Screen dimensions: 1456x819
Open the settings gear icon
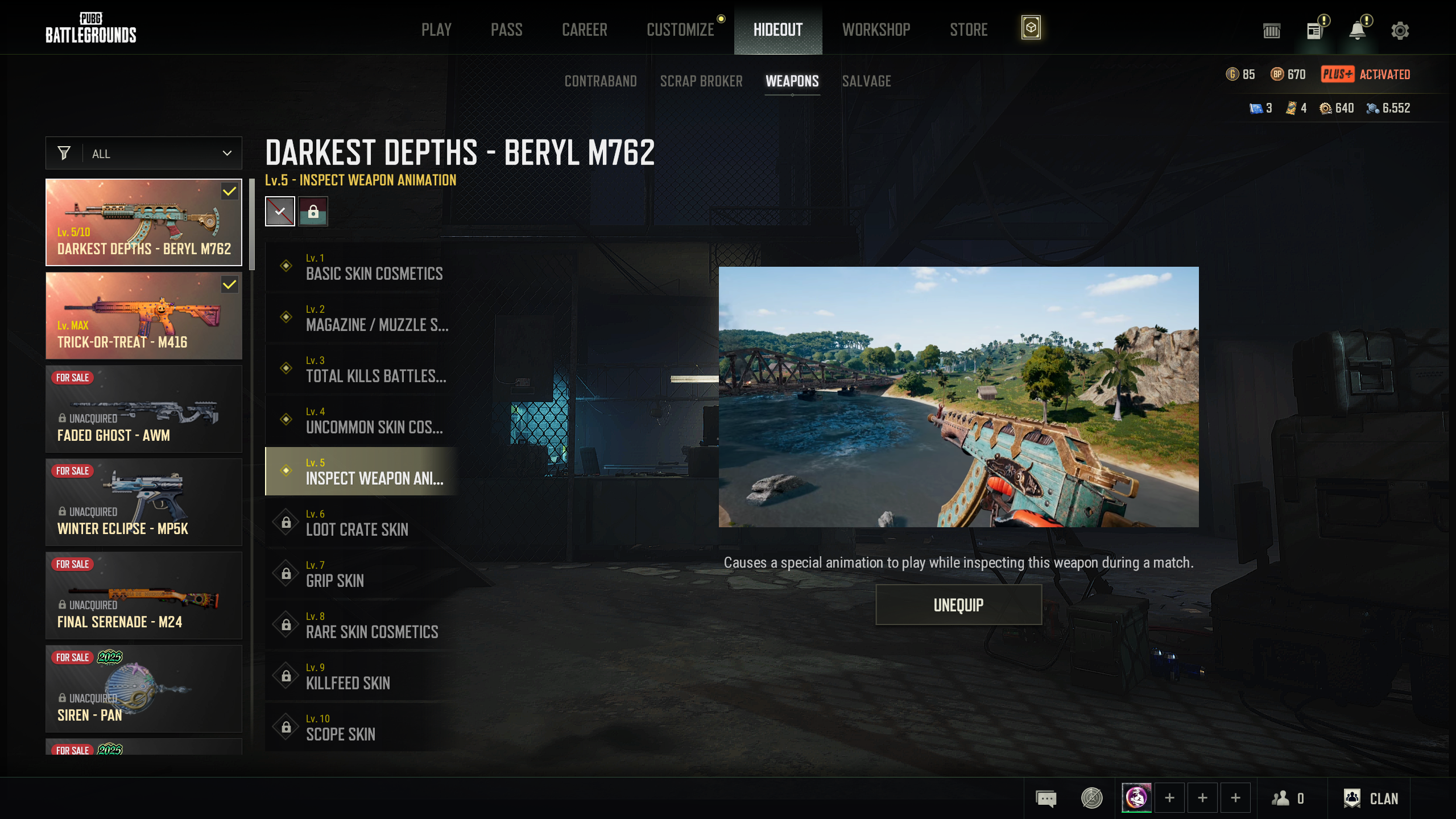pyautogui.click(x=1400, y=30)
